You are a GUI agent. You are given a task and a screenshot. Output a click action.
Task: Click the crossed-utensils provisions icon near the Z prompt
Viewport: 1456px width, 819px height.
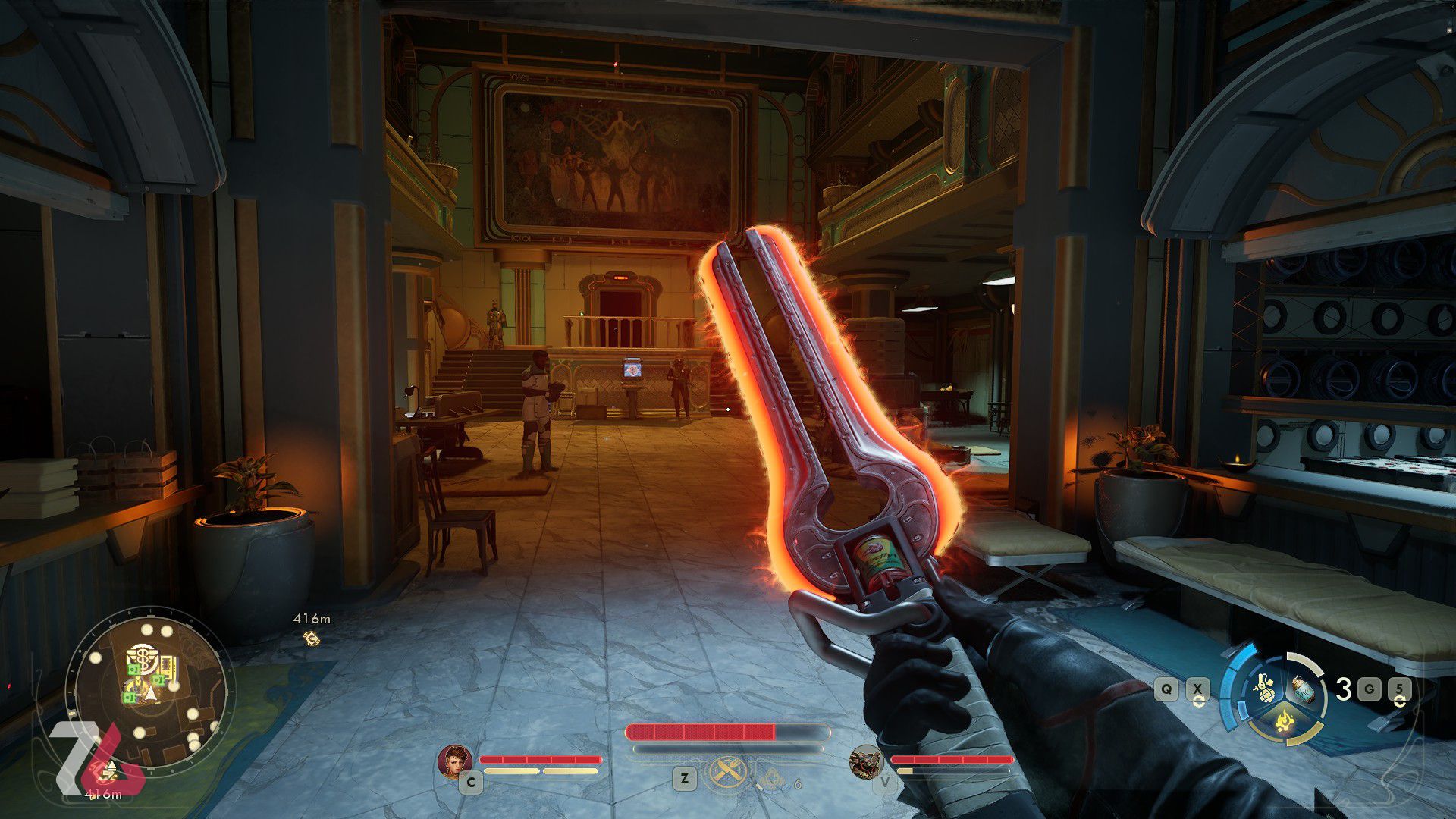click(726, 772)
